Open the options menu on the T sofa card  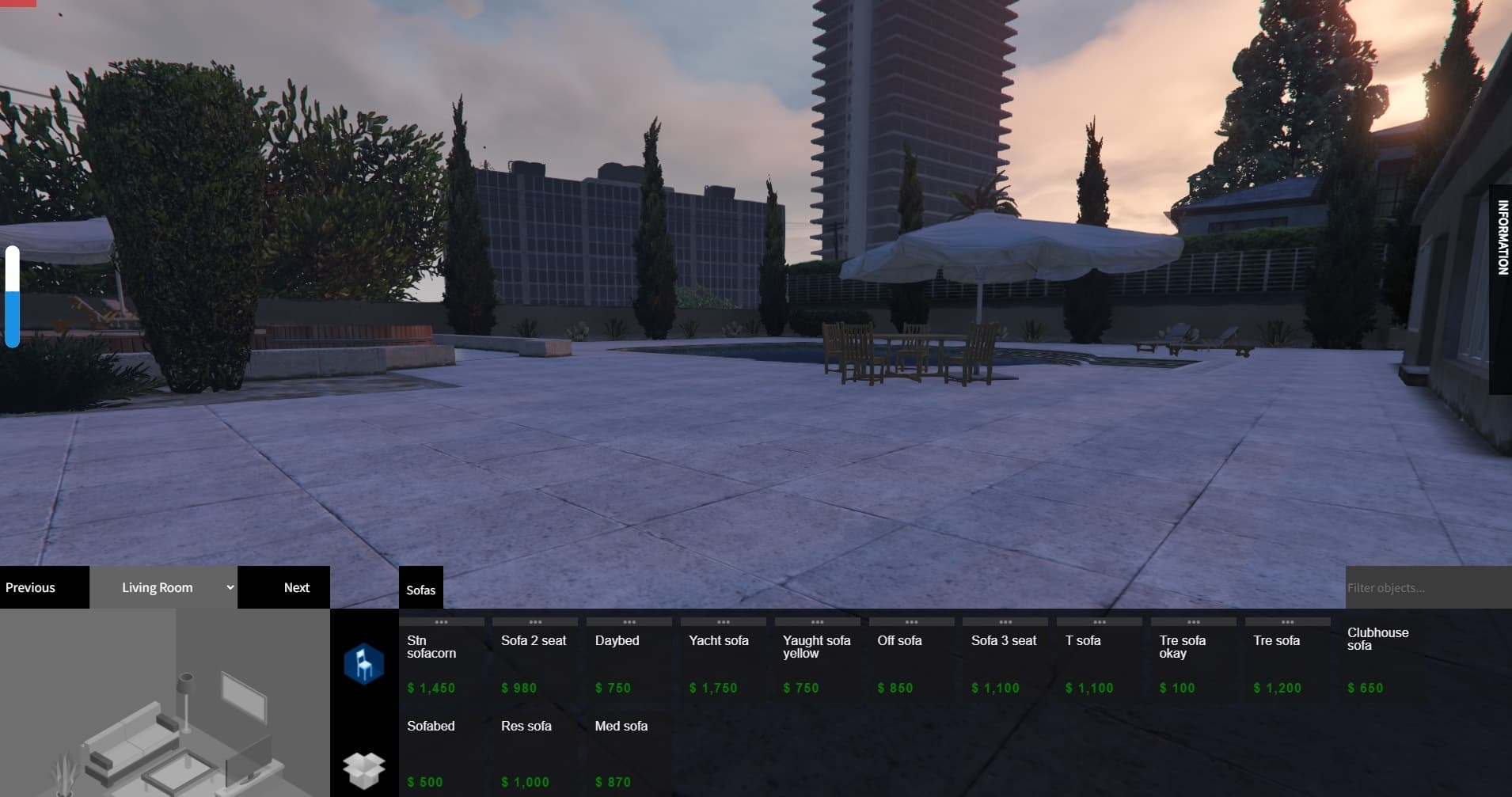pos(1100,622)
